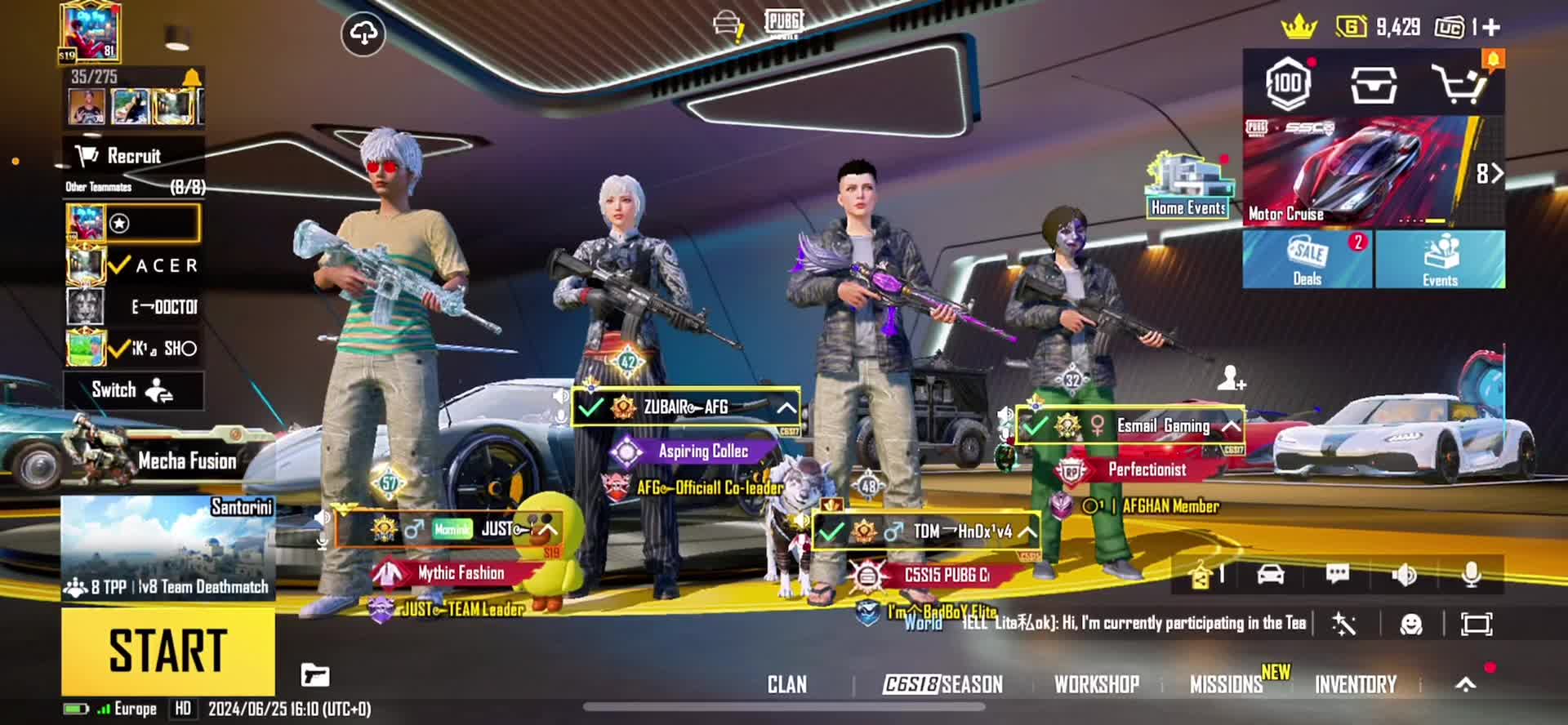Click the plus to add UC
This screenshot has width=1568, height=725.
pyautogui.click(x=1491, y=28)
